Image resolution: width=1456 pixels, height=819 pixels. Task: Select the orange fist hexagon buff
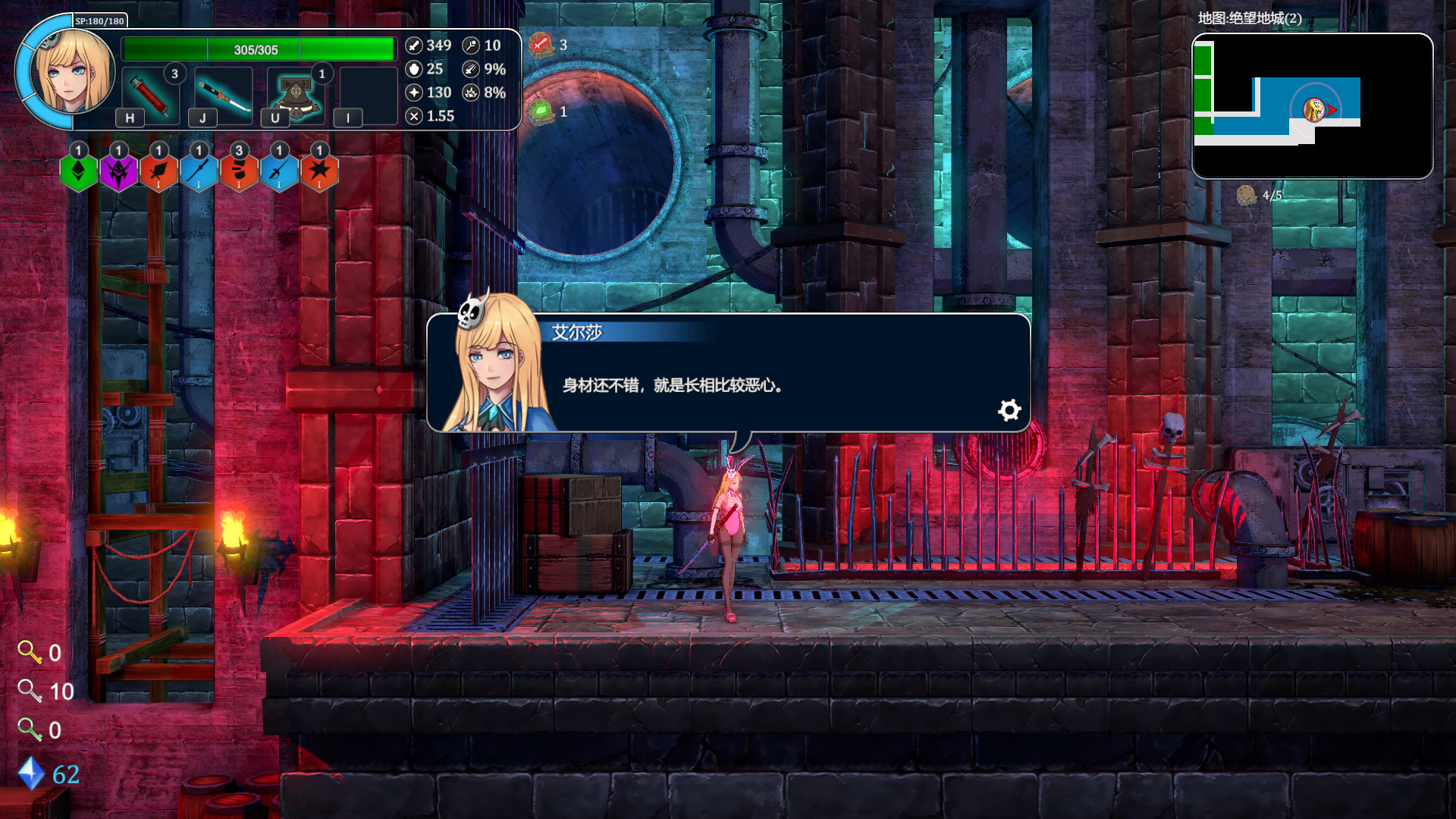239,171
